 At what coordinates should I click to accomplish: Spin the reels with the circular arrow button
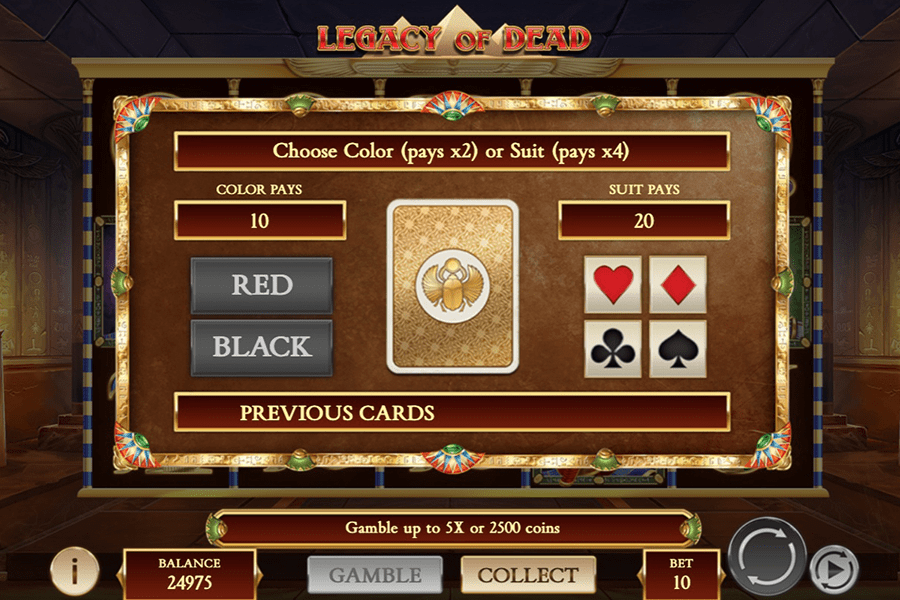pos(767,555)
